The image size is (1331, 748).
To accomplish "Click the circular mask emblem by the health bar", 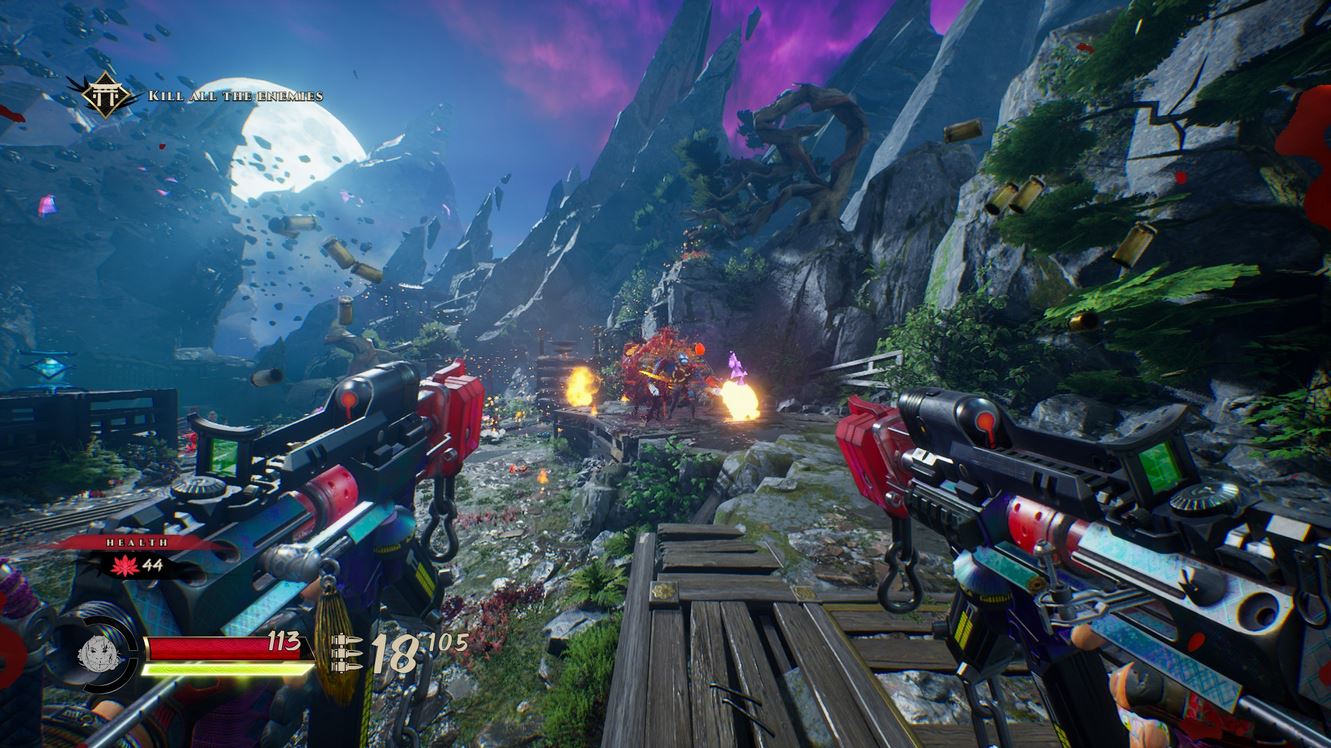I will 95,654.
